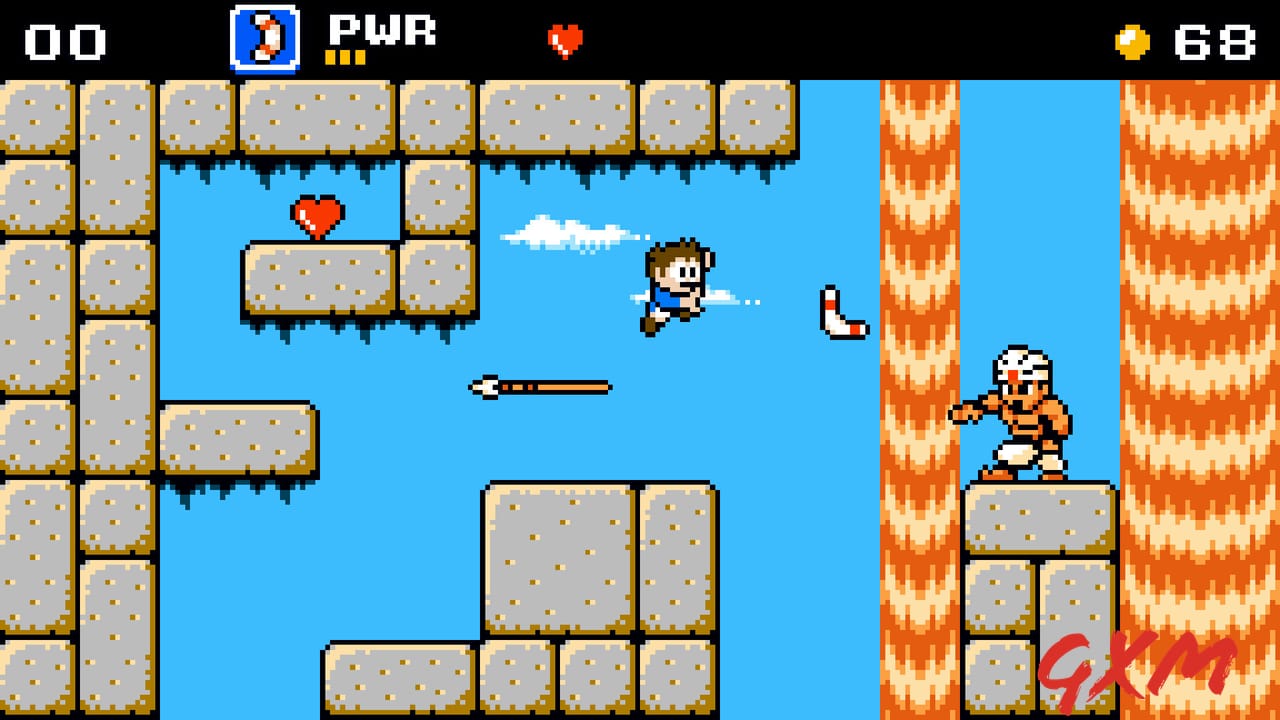
Task: Toggle the second PWR meter segment
Action: [344, 57]
